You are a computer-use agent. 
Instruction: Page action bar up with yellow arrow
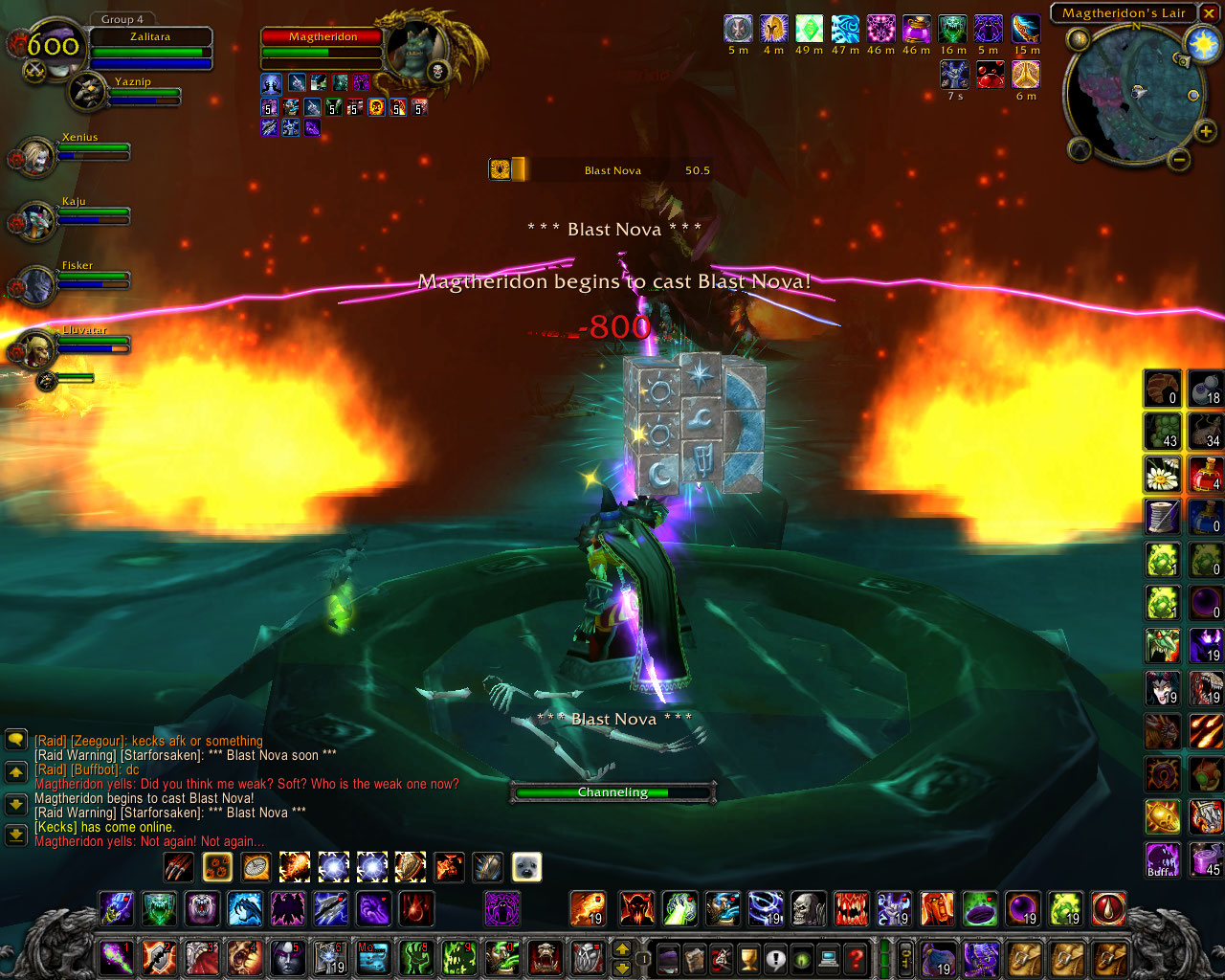pyautogui.click(x=621, y=949)
